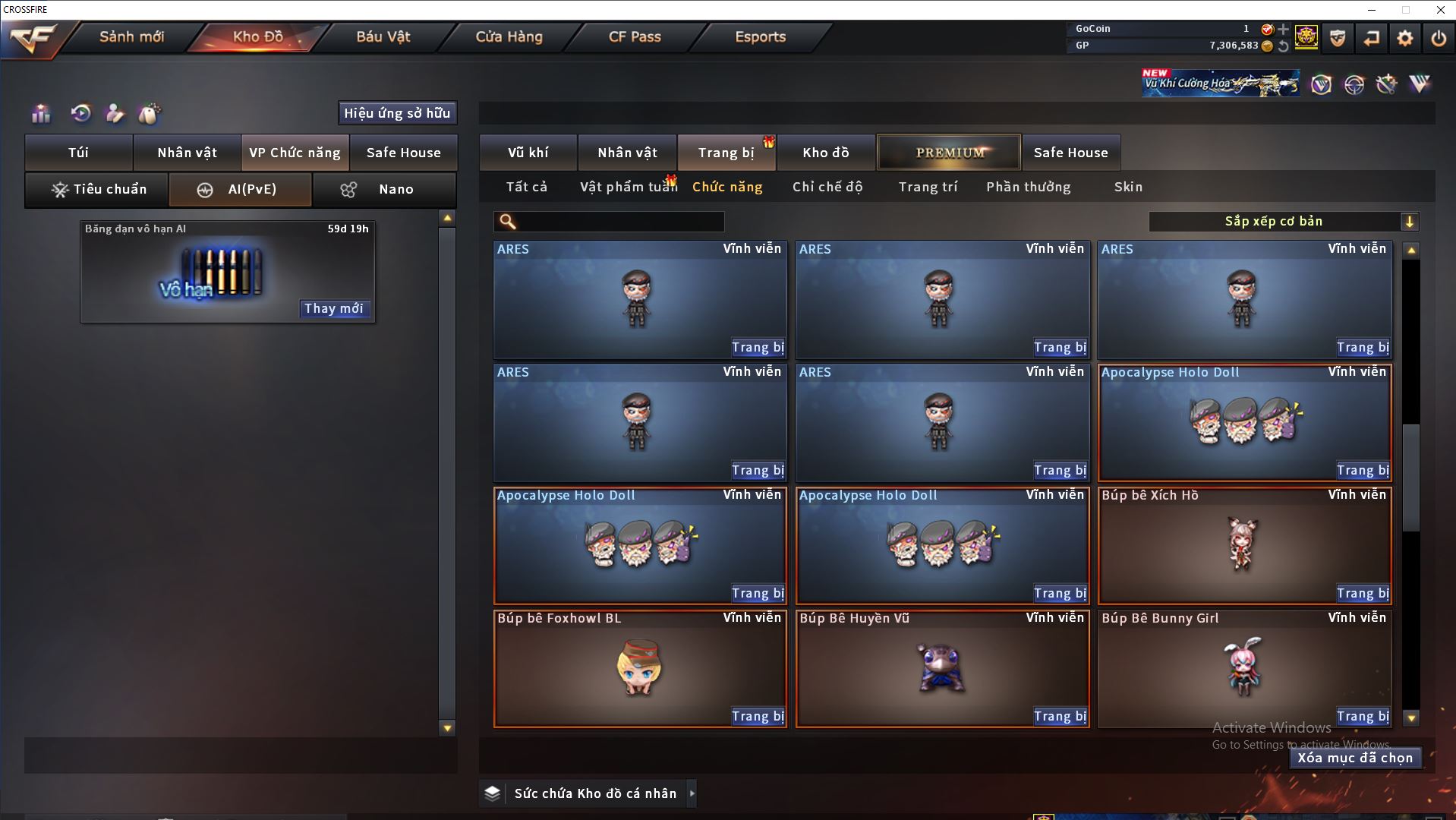
Task: Replace the infinite AI ammo via Thay mới
Action: 333,308
